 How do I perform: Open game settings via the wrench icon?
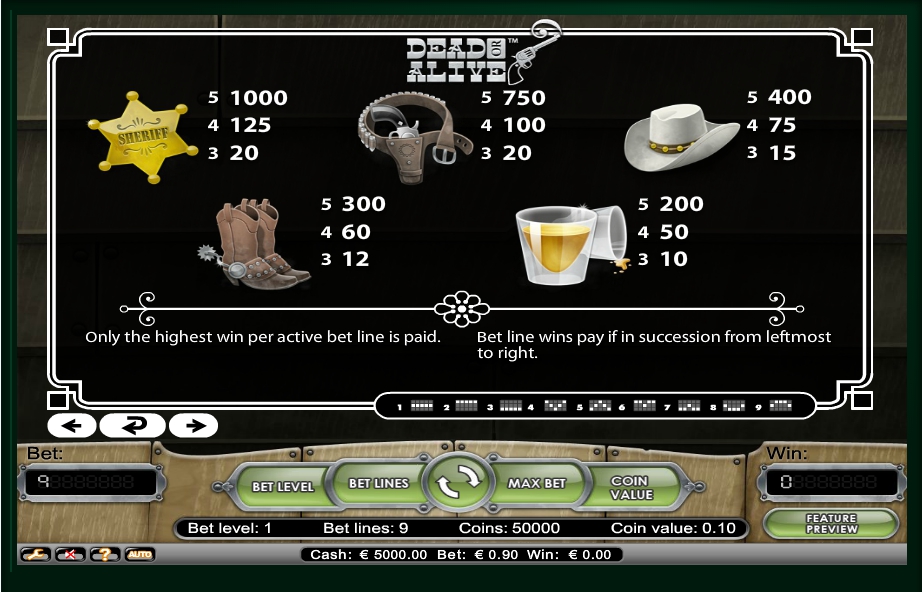pos(35,554)
